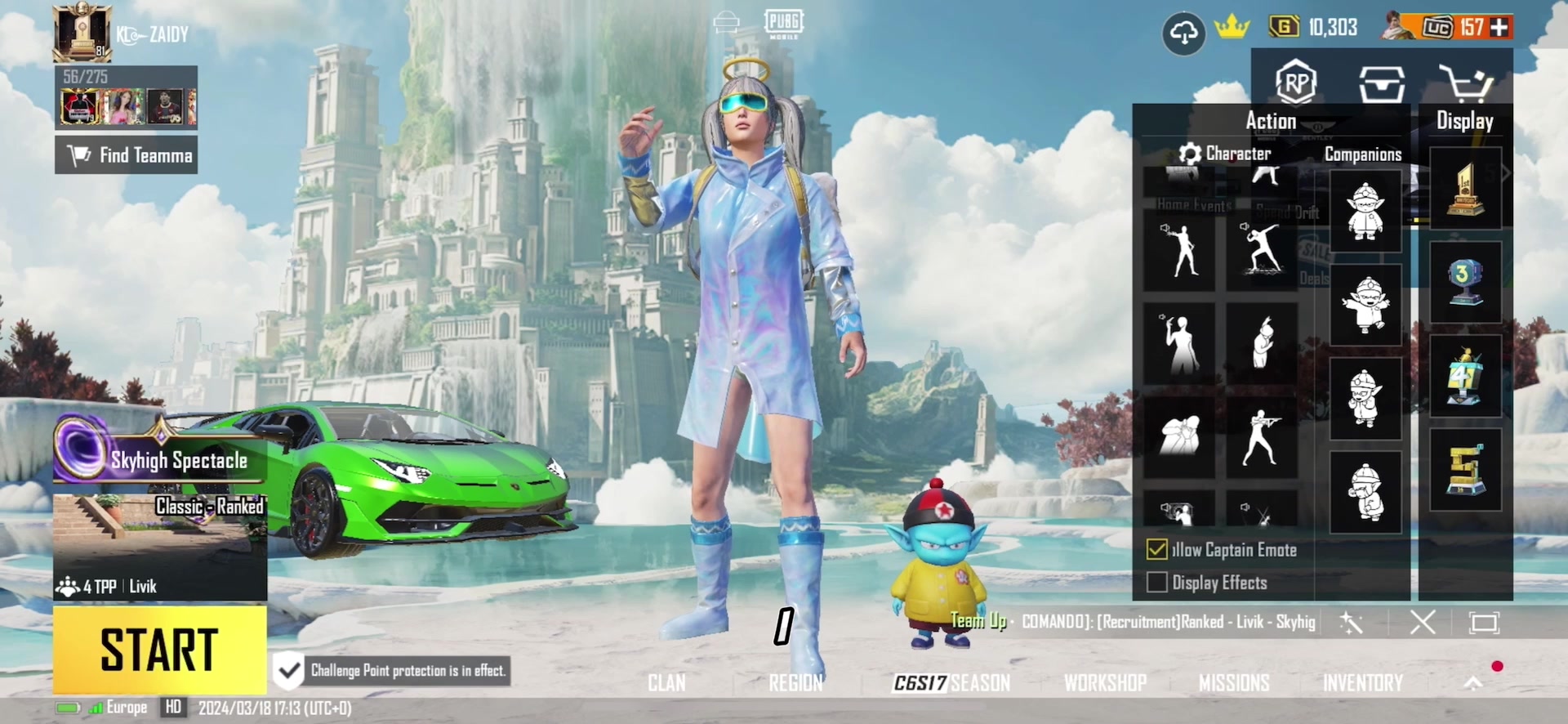
Task: Open the shopping cart shop icon
Action: [x=1466, y=83]
